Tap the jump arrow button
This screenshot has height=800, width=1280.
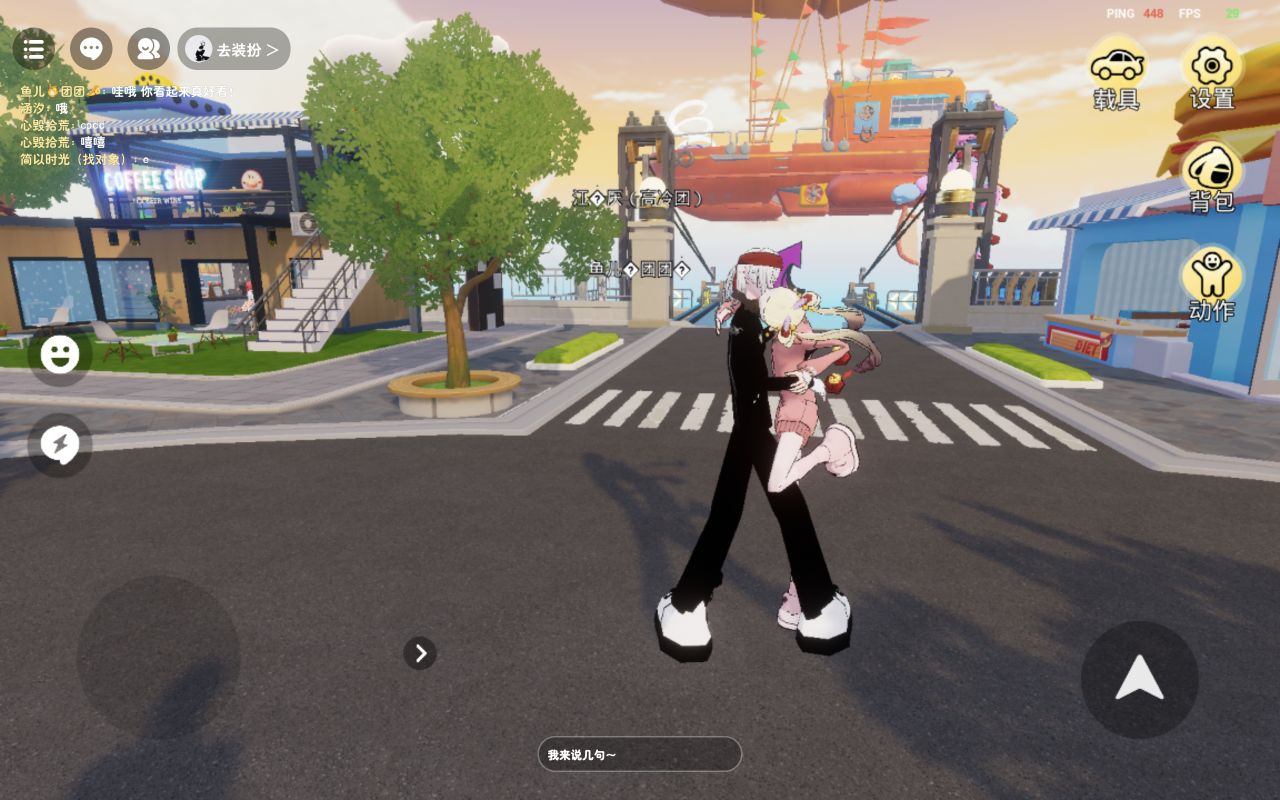click(1139, 680)
